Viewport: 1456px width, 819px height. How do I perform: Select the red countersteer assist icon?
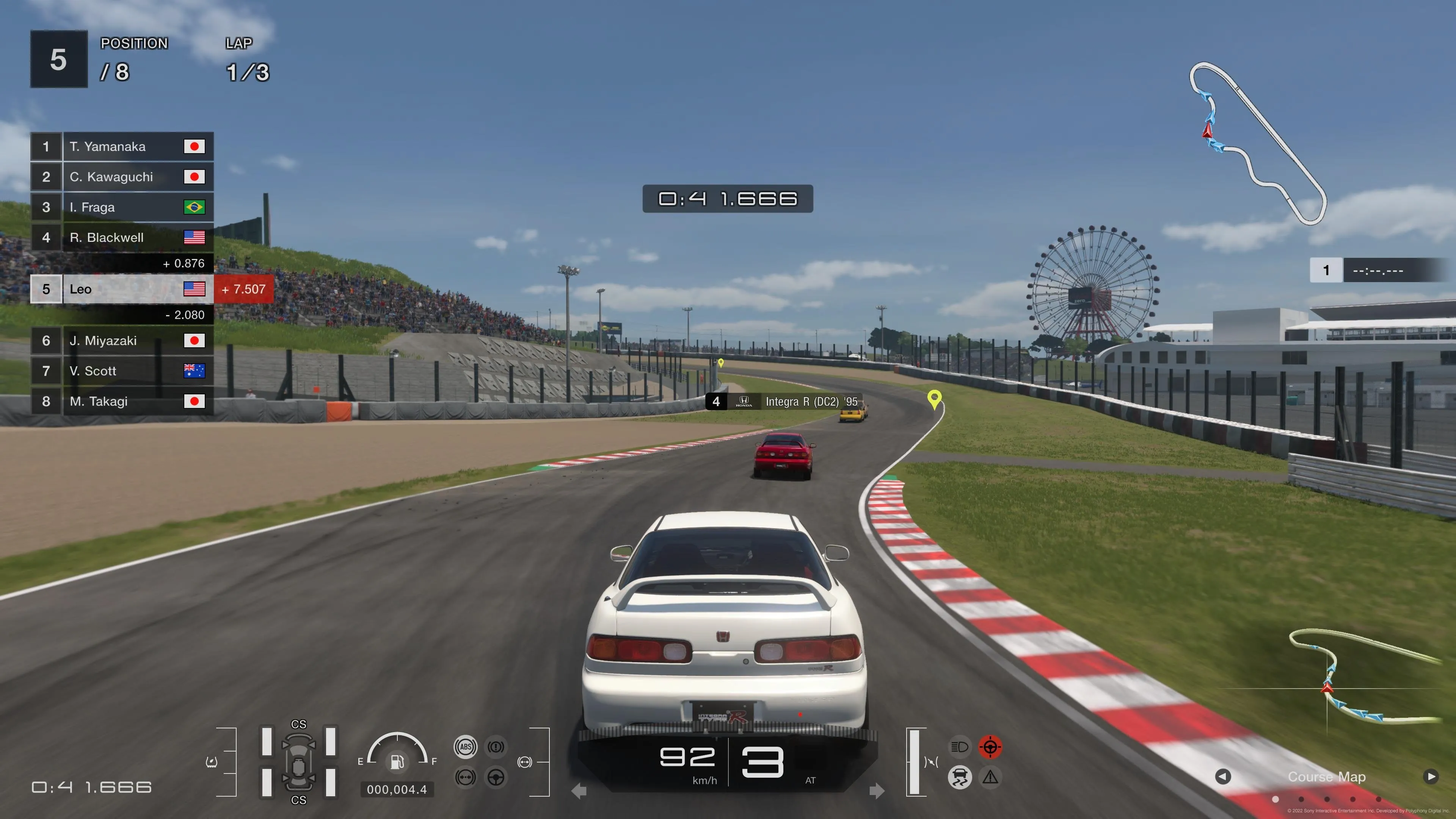[x=990, y=747]
